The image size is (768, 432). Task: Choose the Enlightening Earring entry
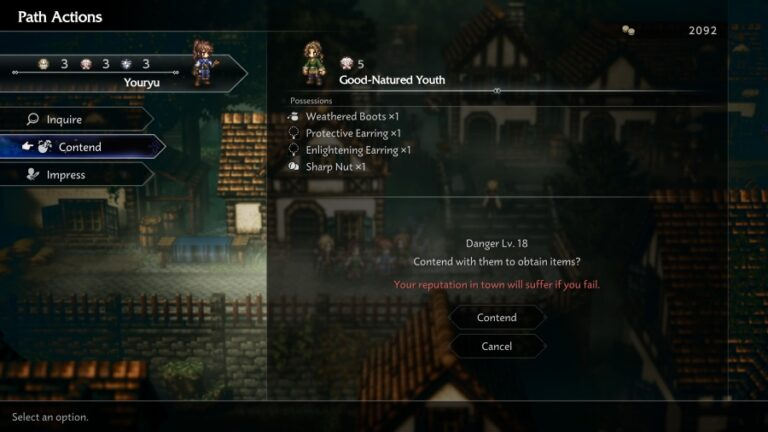[x=358, y=150]
